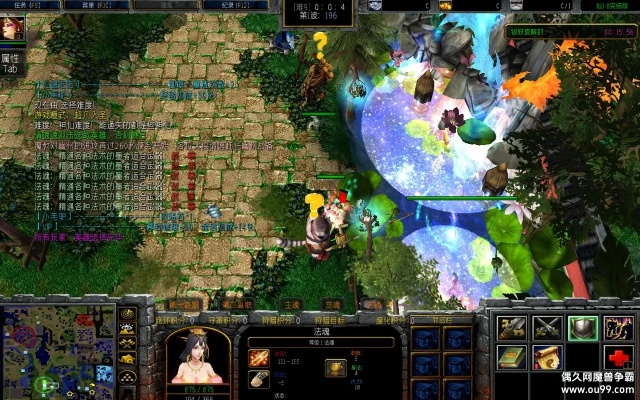Click the topmost minimap signal button
Viewport: 640px width, 400px height.
click(128, 313)
